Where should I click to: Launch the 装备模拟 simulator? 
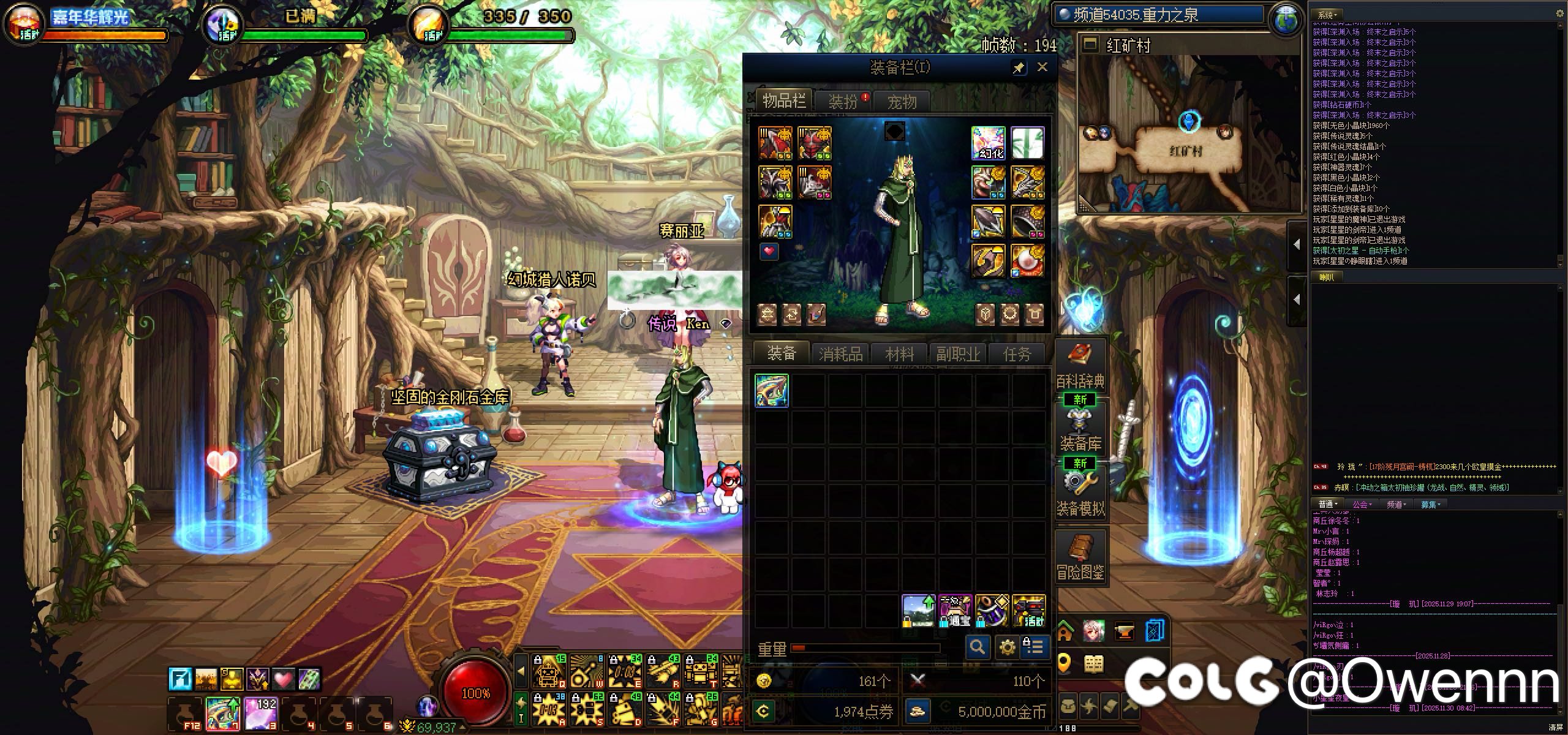coord(1080,493)
